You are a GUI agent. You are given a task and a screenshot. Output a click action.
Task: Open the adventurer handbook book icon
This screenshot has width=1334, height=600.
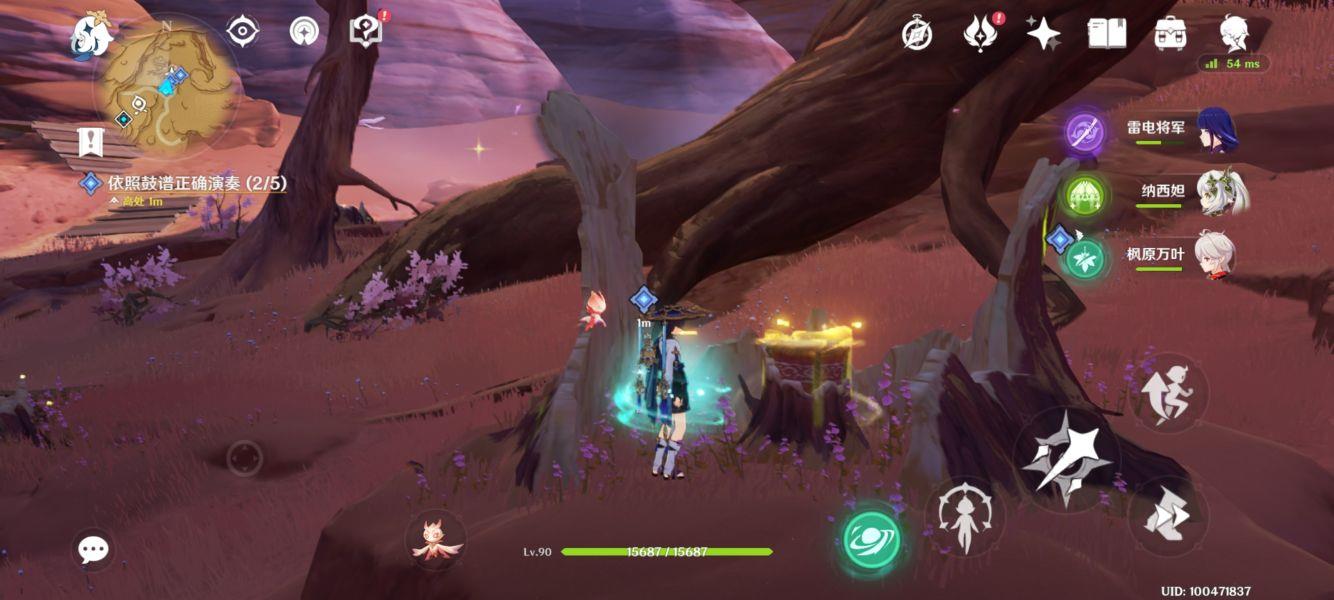coord(1107,34)
